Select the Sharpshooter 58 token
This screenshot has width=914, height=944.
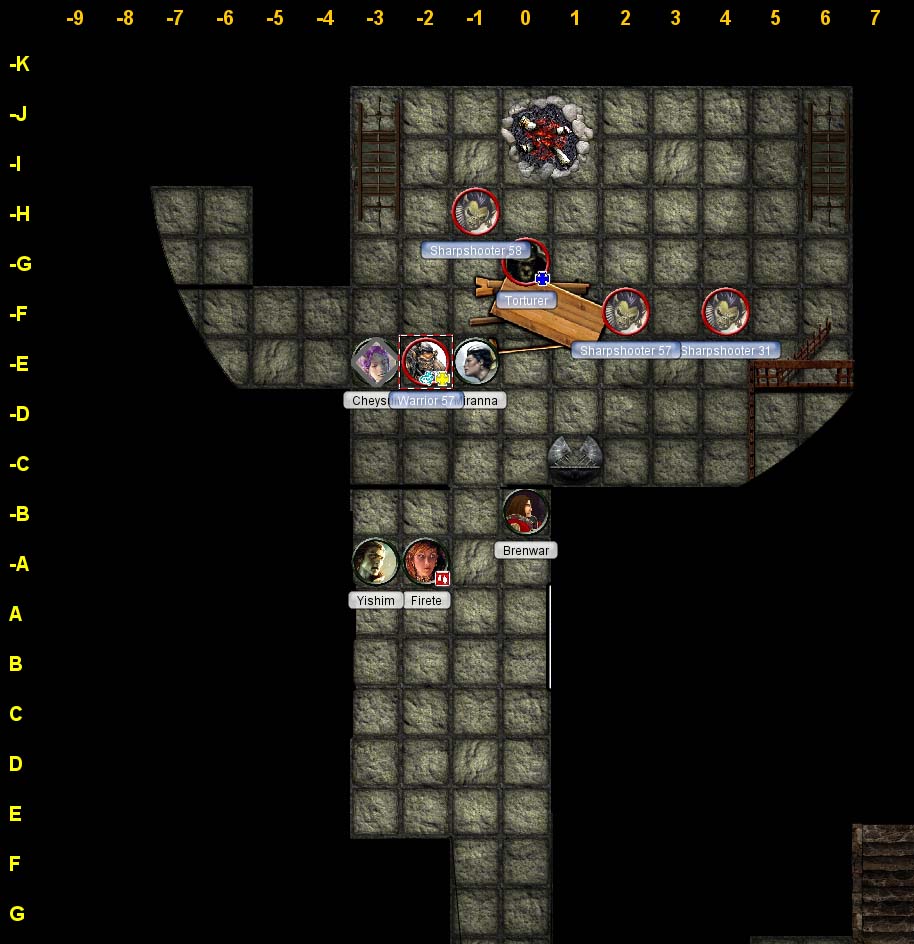coord(476,212)
